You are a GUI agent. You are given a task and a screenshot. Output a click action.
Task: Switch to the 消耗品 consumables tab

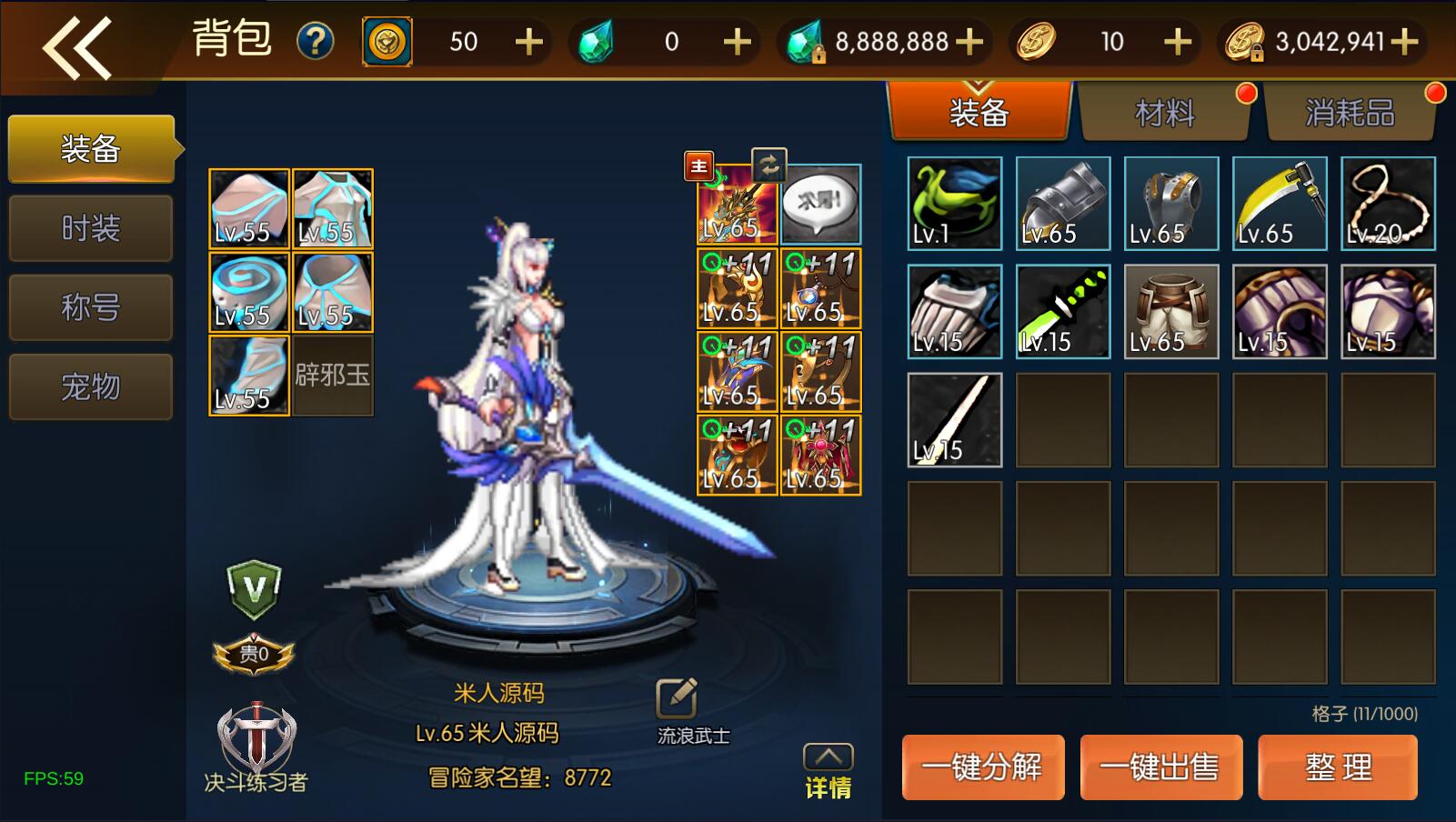pos(1350,114)
